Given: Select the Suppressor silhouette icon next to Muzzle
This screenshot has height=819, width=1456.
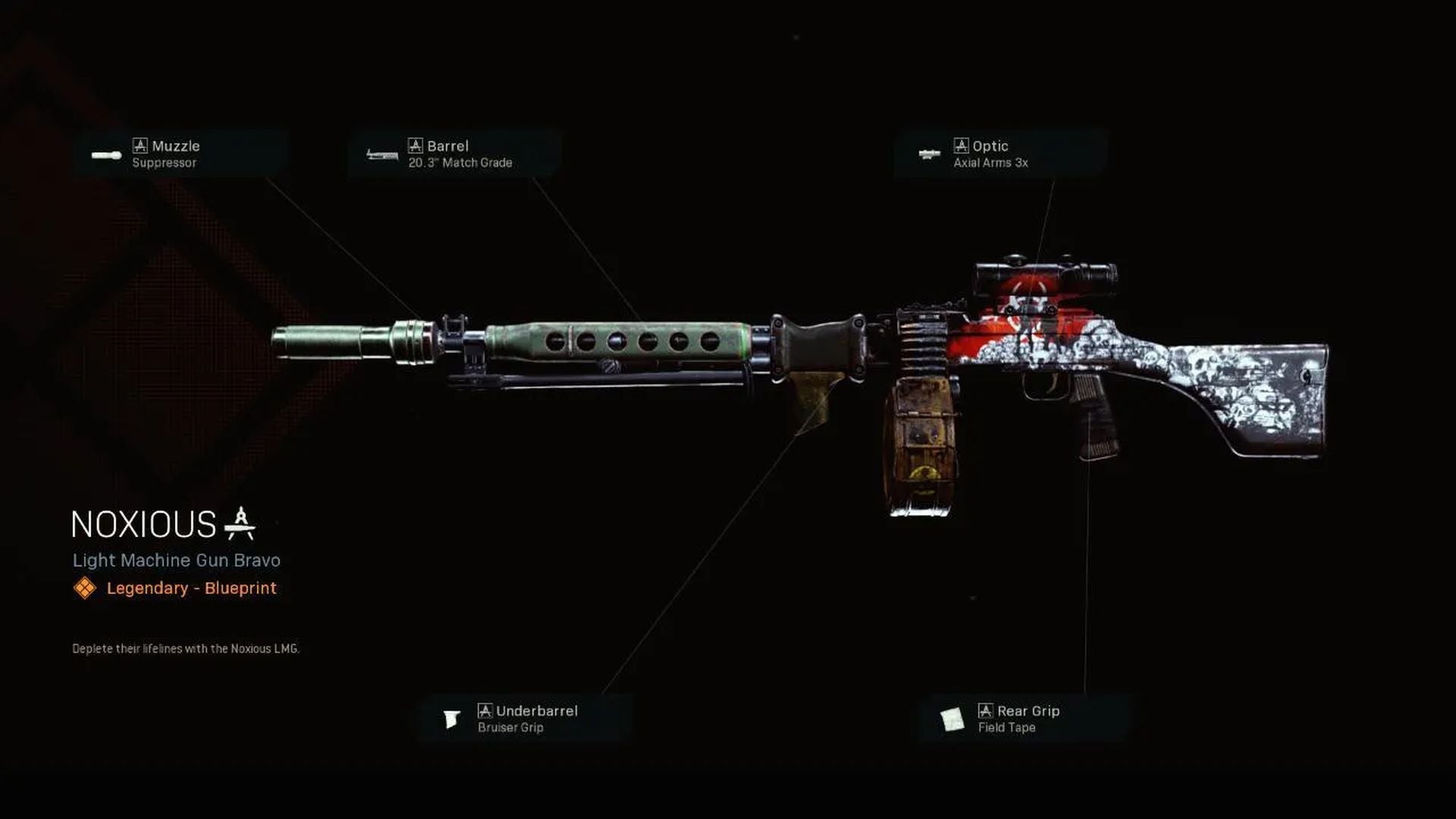Looking at the screenshot, I should (105, 153).
